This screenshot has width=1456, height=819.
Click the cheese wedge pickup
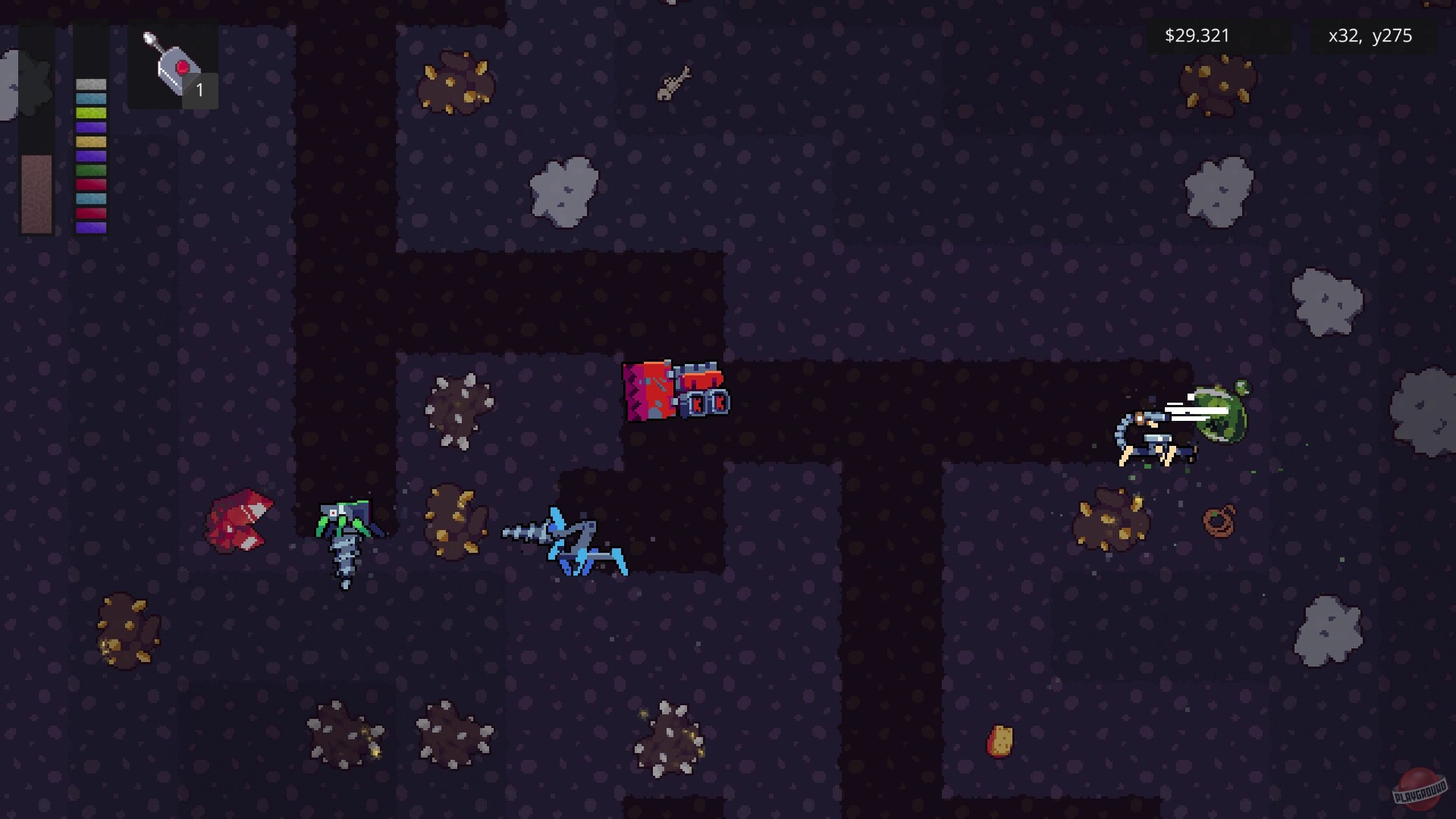point(999,739)
